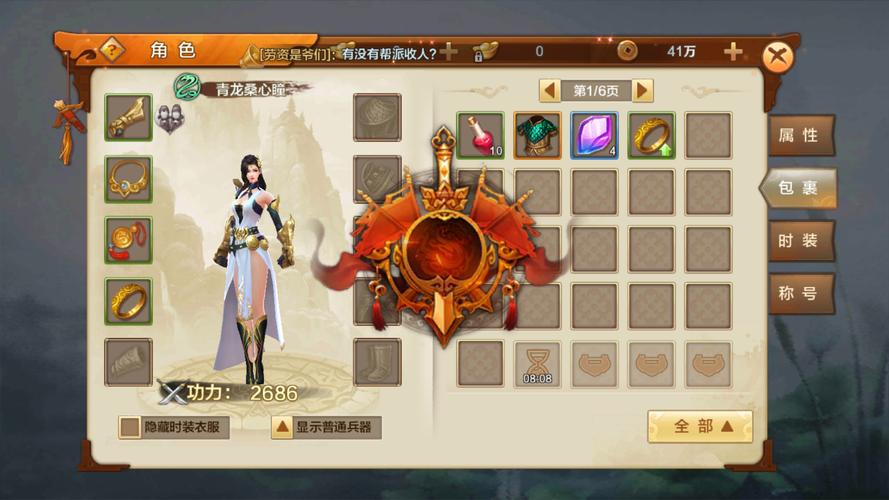Select the green armor item
The height and width of the screenshot is (500, 889).
point(538,135)
